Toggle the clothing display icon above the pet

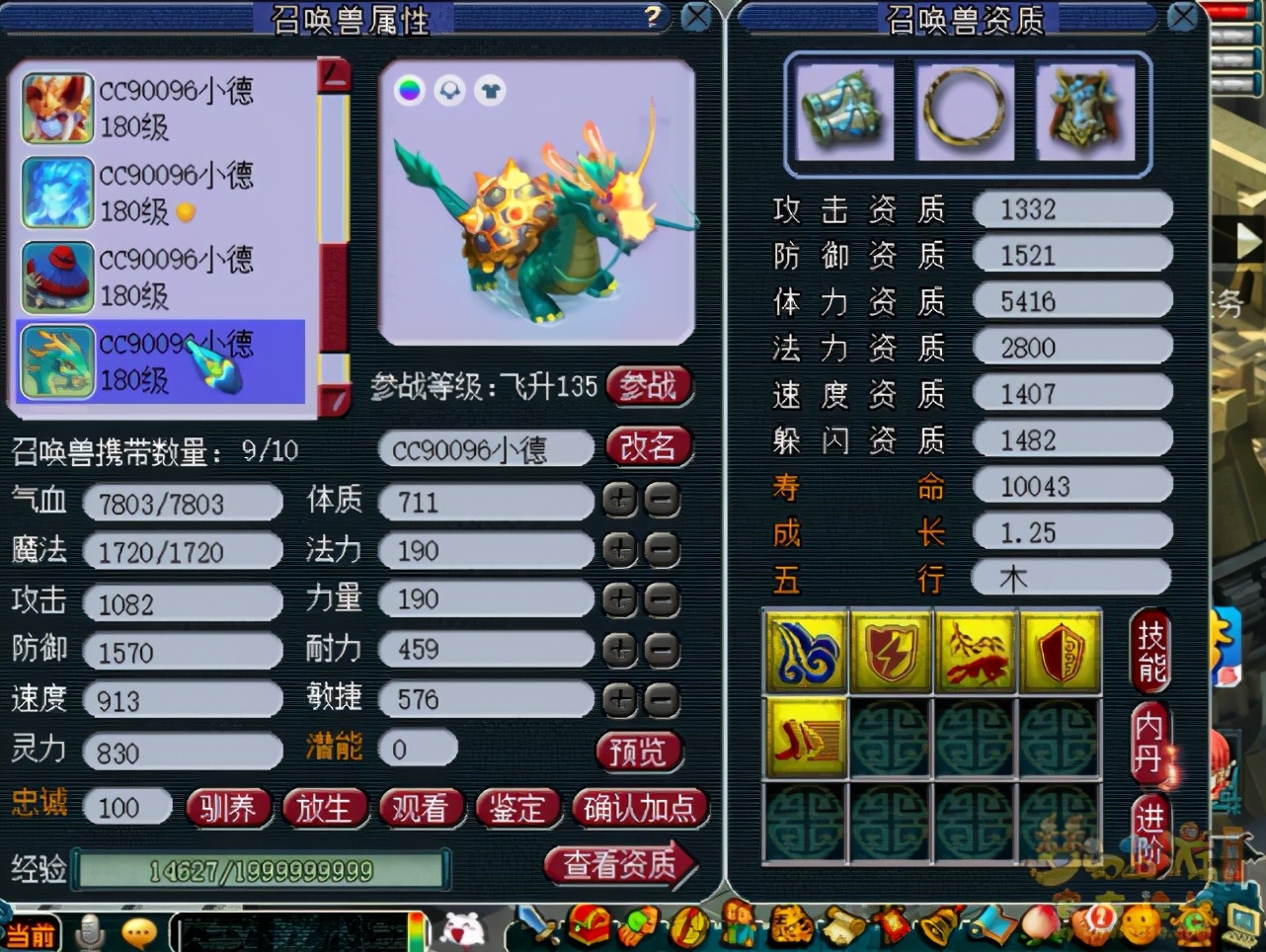pos(490,90)
